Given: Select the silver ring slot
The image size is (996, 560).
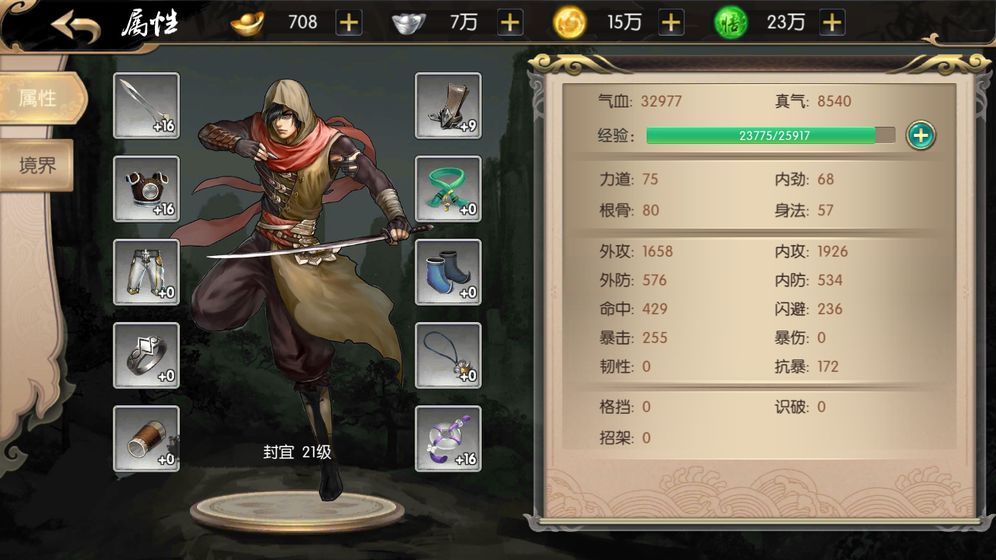Looking at the screenshot, I should coord(146,355).
